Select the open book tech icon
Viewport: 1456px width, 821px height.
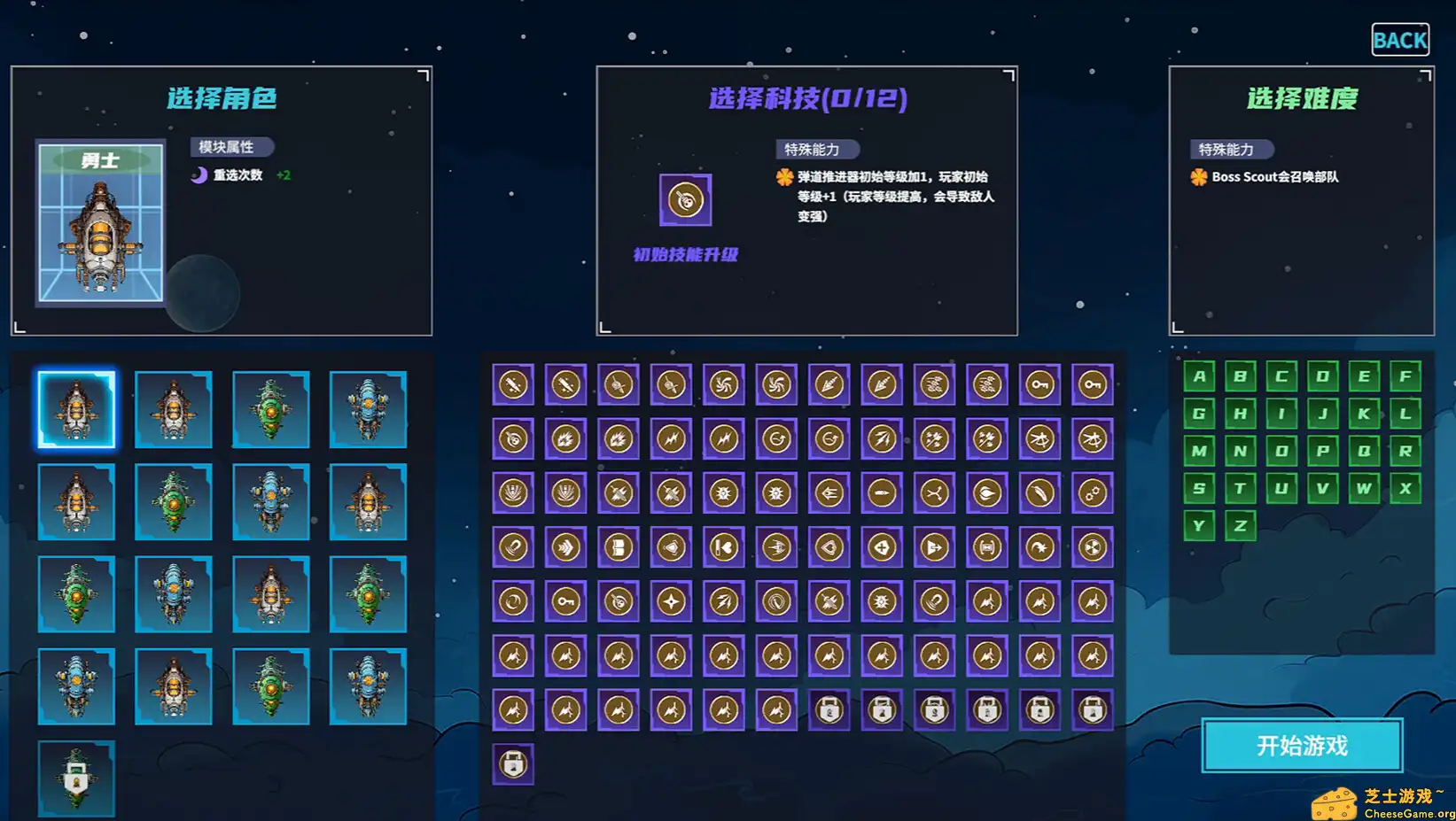(x=618, y=547)
